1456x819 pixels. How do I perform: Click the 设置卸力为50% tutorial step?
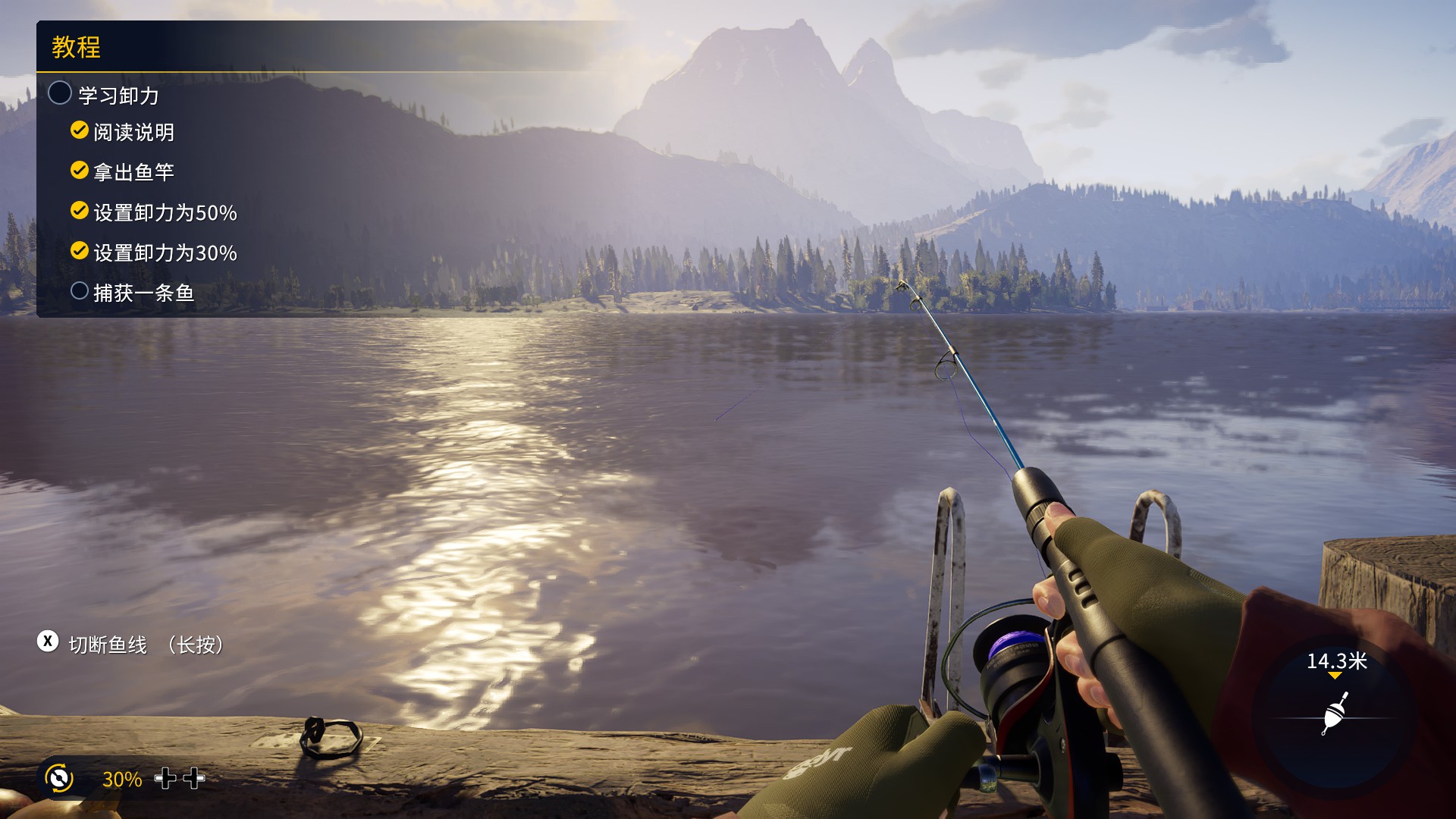165,212
